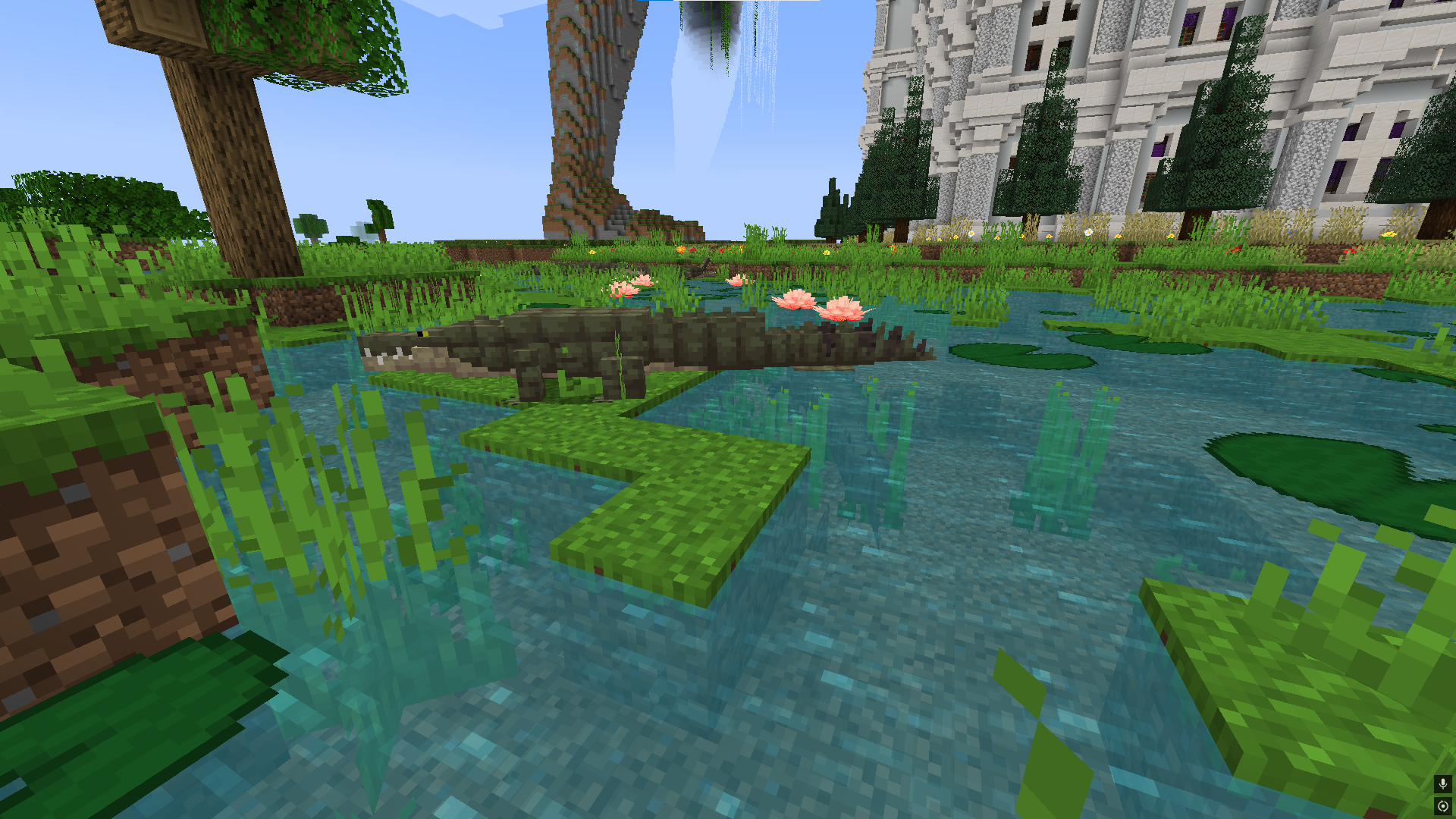Click the microphone overlay icon

pyautogui.click(x=1442, y=783)
